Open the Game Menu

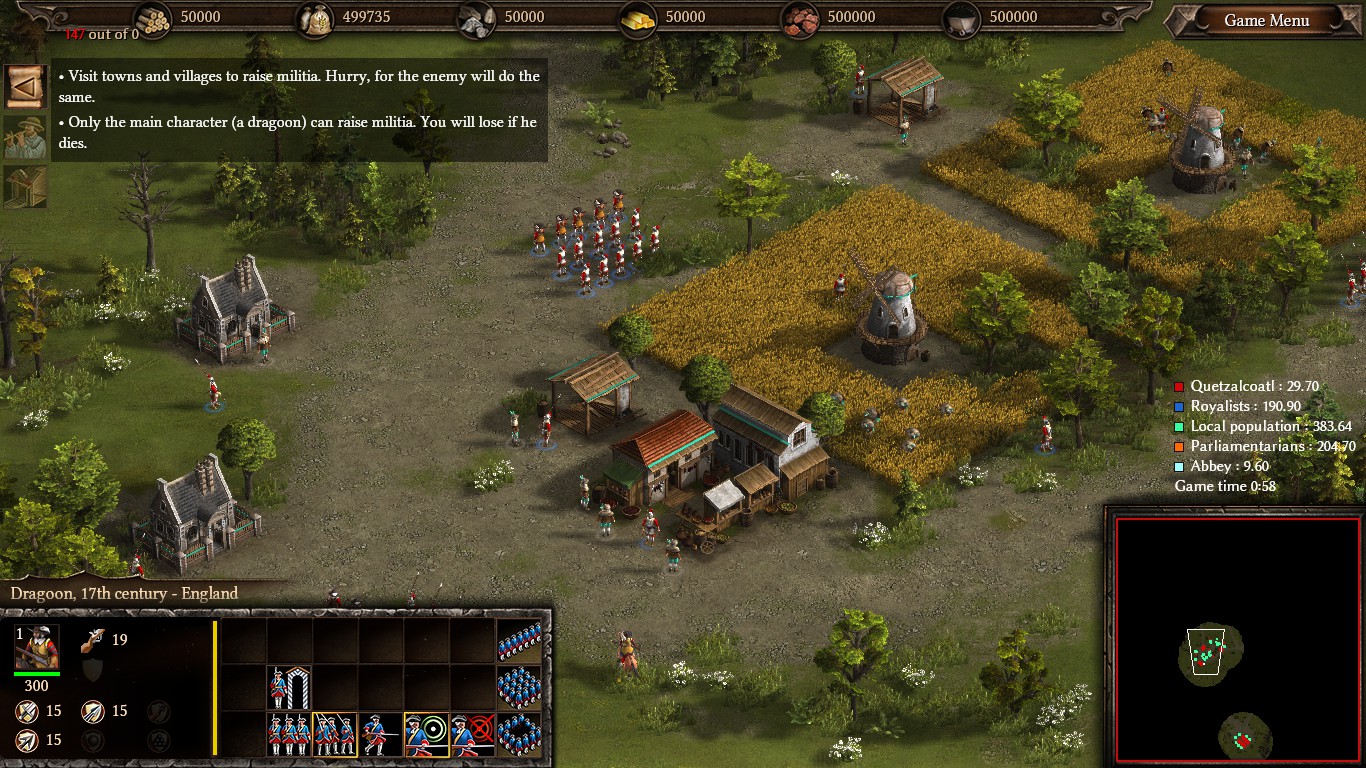point(1266,21)
